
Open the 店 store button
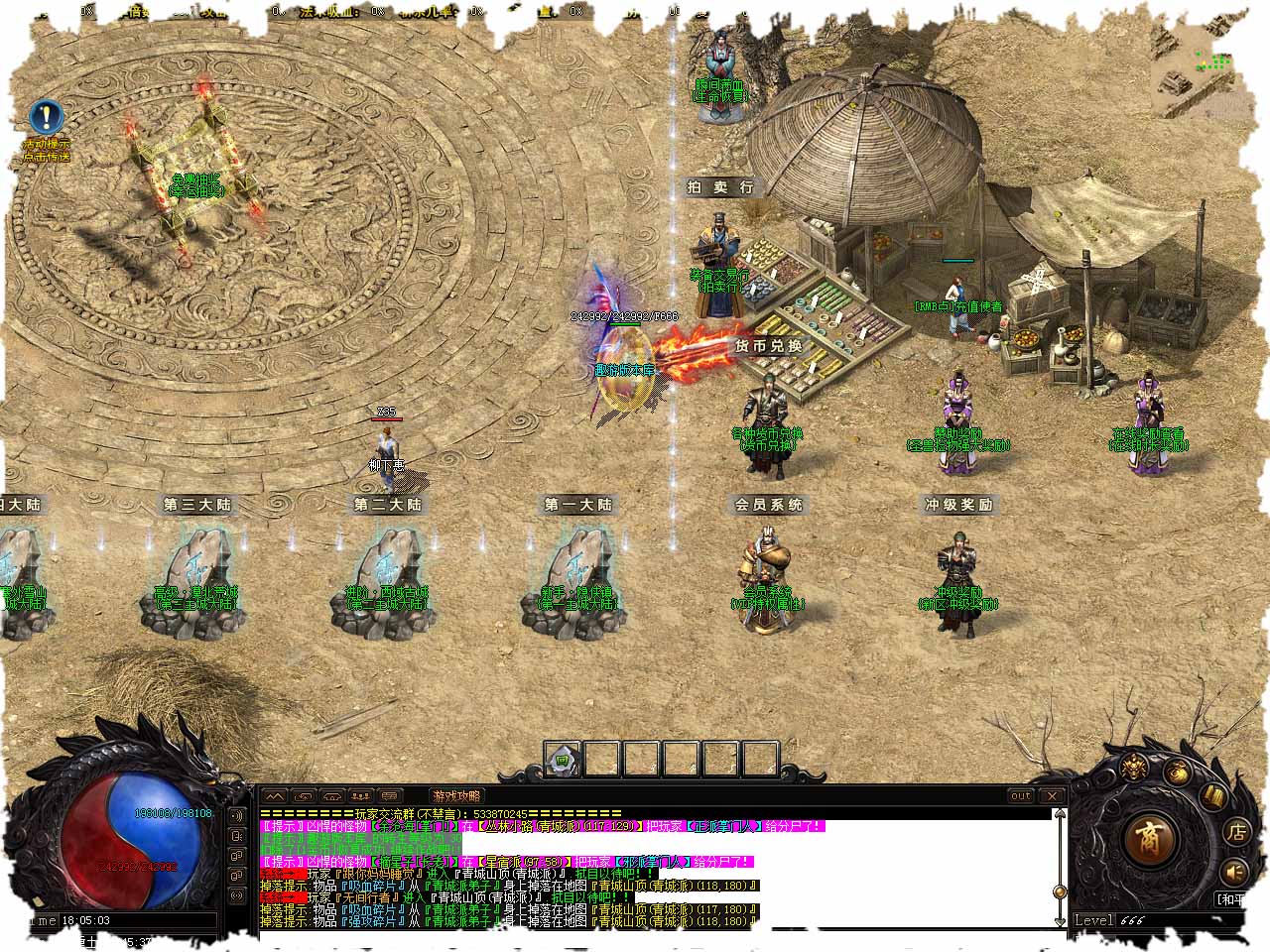[1236, 832]
